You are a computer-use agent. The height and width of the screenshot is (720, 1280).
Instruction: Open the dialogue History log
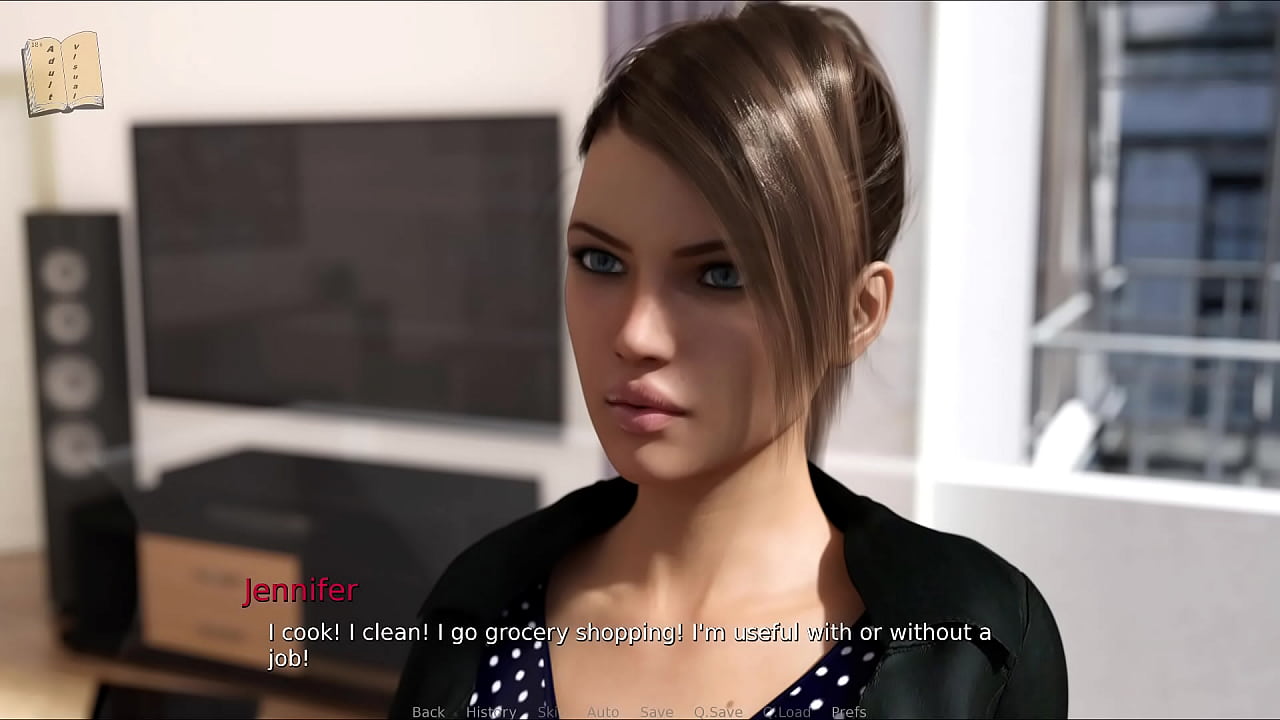[x=491, y=712]
